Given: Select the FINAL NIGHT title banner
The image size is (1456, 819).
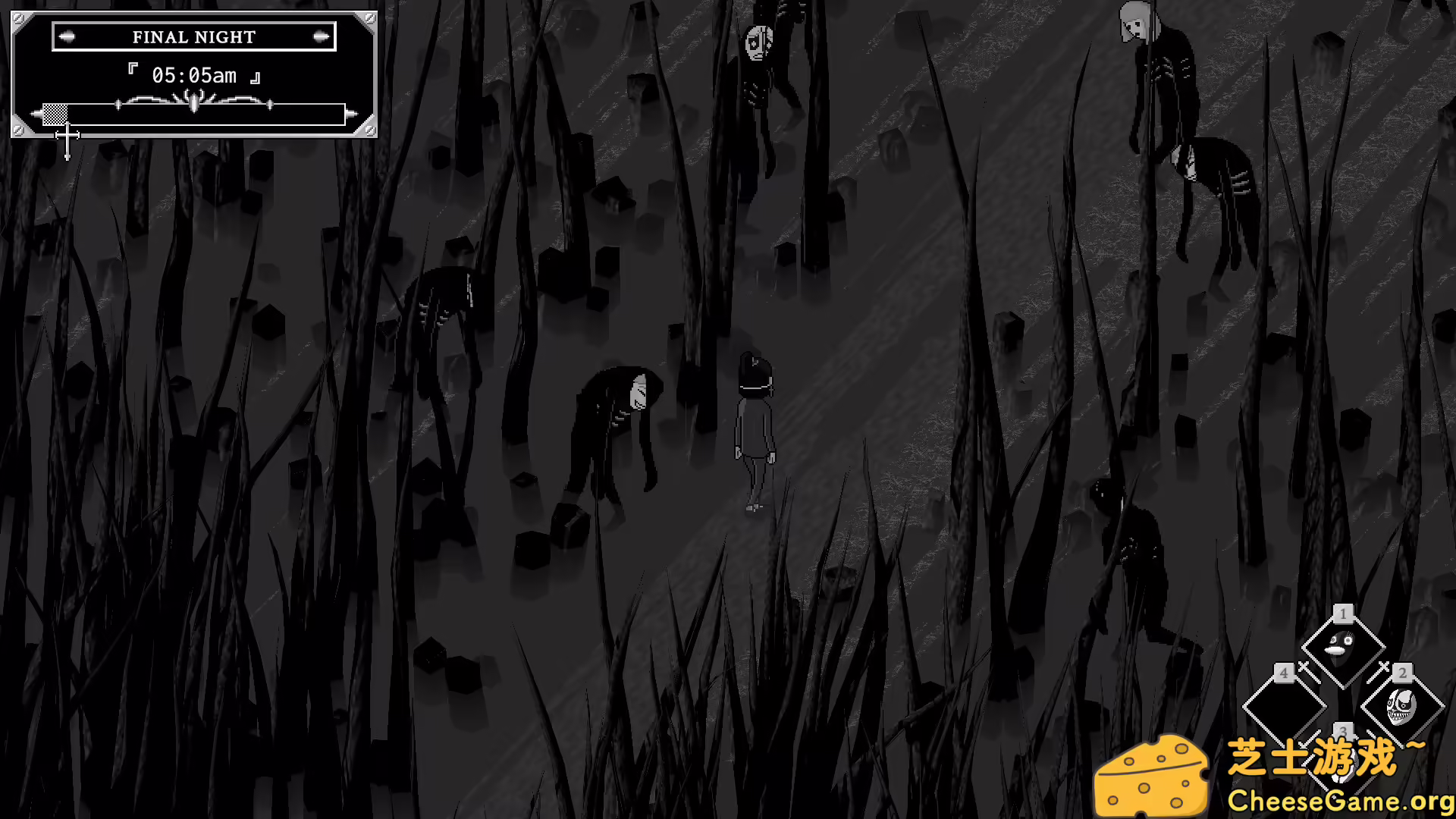Looking at the screenshot, I should tap(193, 36).
